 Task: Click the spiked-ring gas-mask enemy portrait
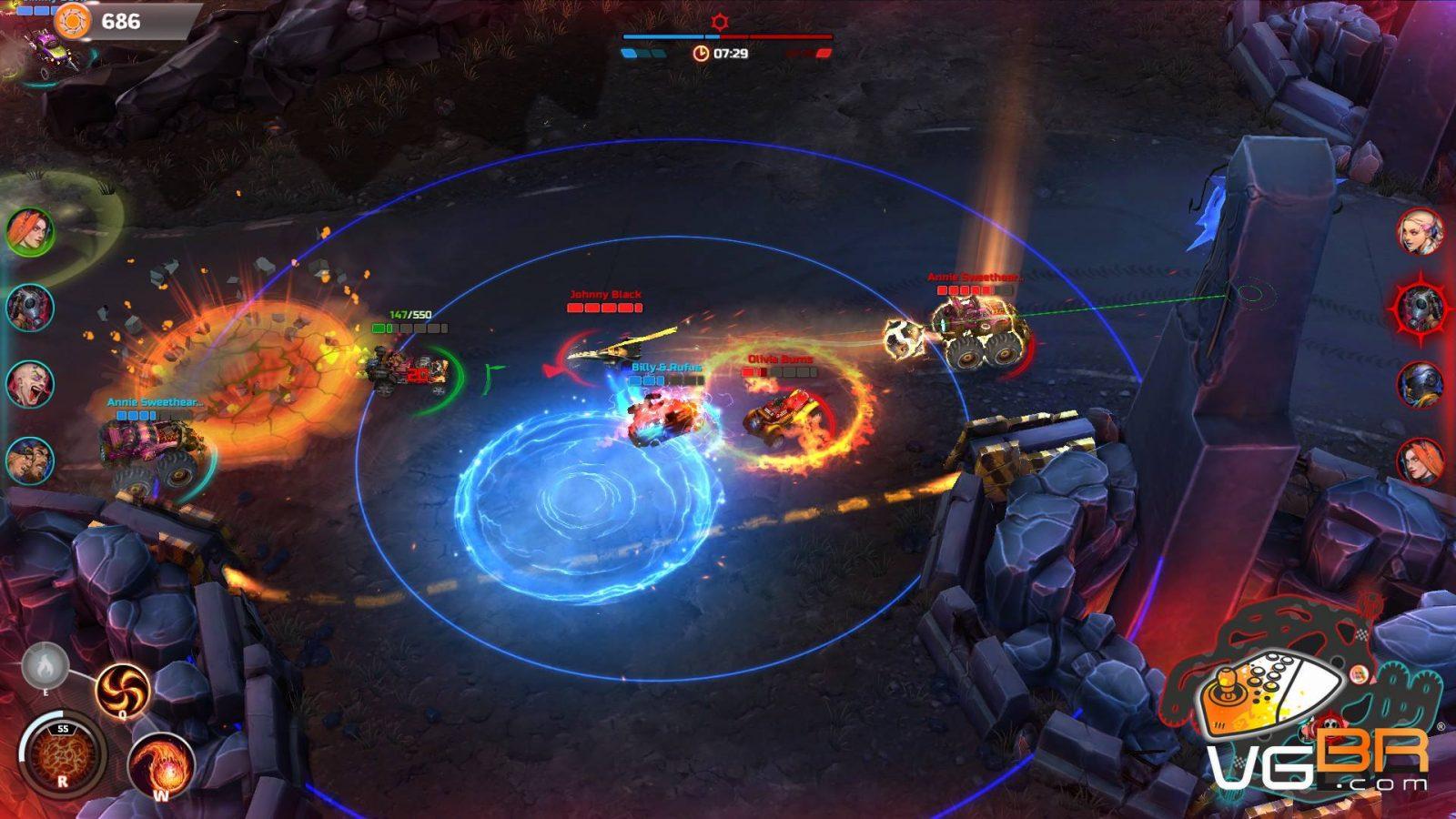pos(1421,306)
